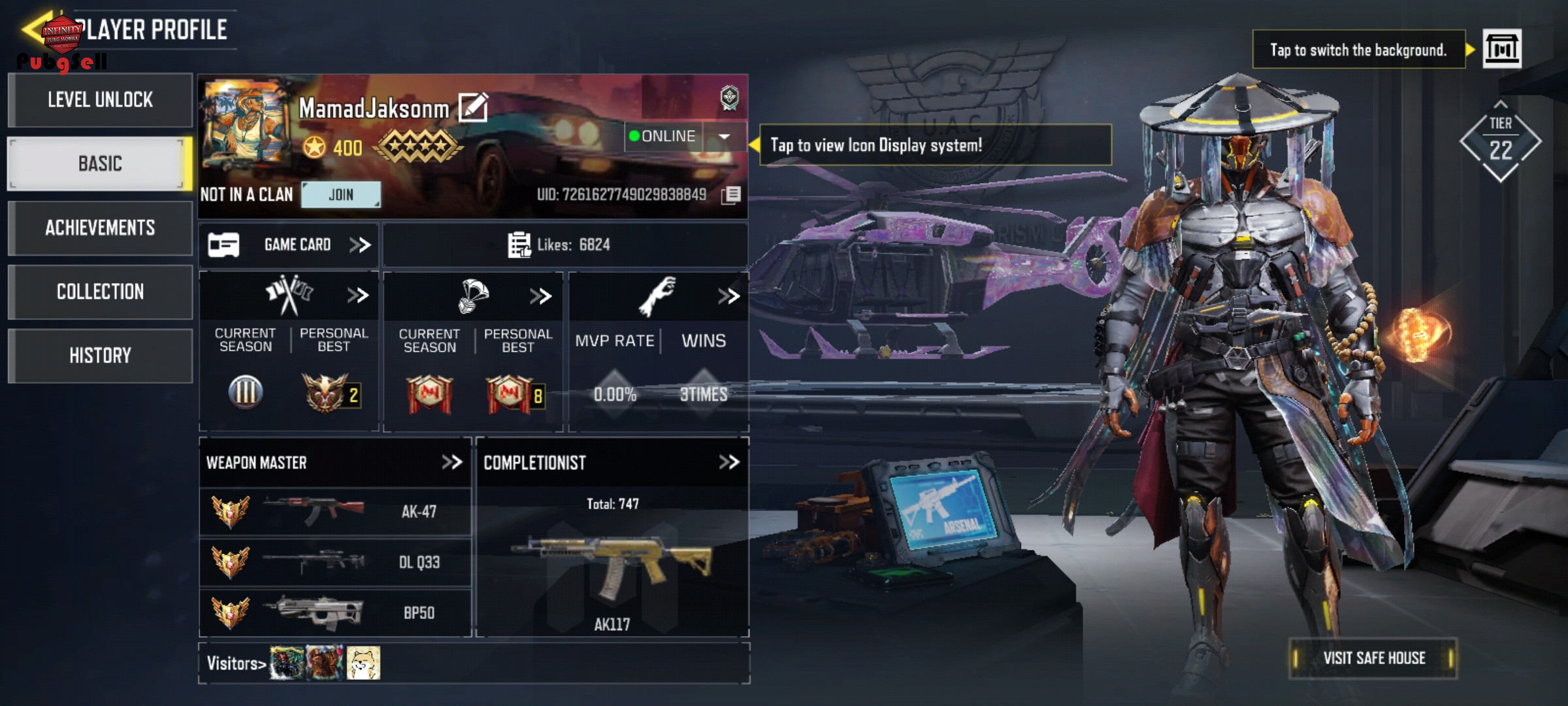Viewport: 1568px width, 706px height.
Task: Open the Collection tab
Action: [x=100, y=292]
